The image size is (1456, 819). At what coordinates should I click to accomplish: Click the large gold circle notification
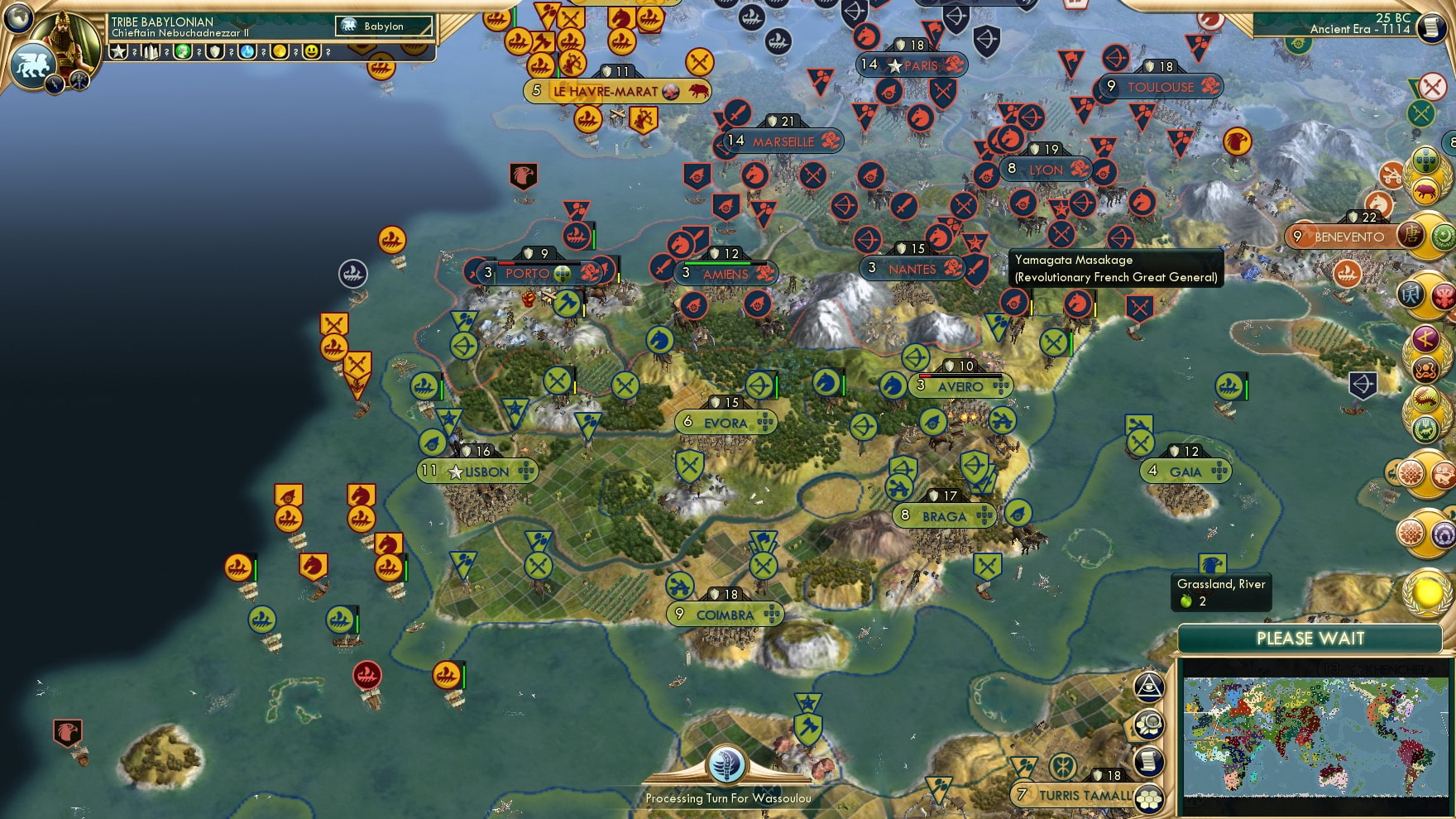1428,592
